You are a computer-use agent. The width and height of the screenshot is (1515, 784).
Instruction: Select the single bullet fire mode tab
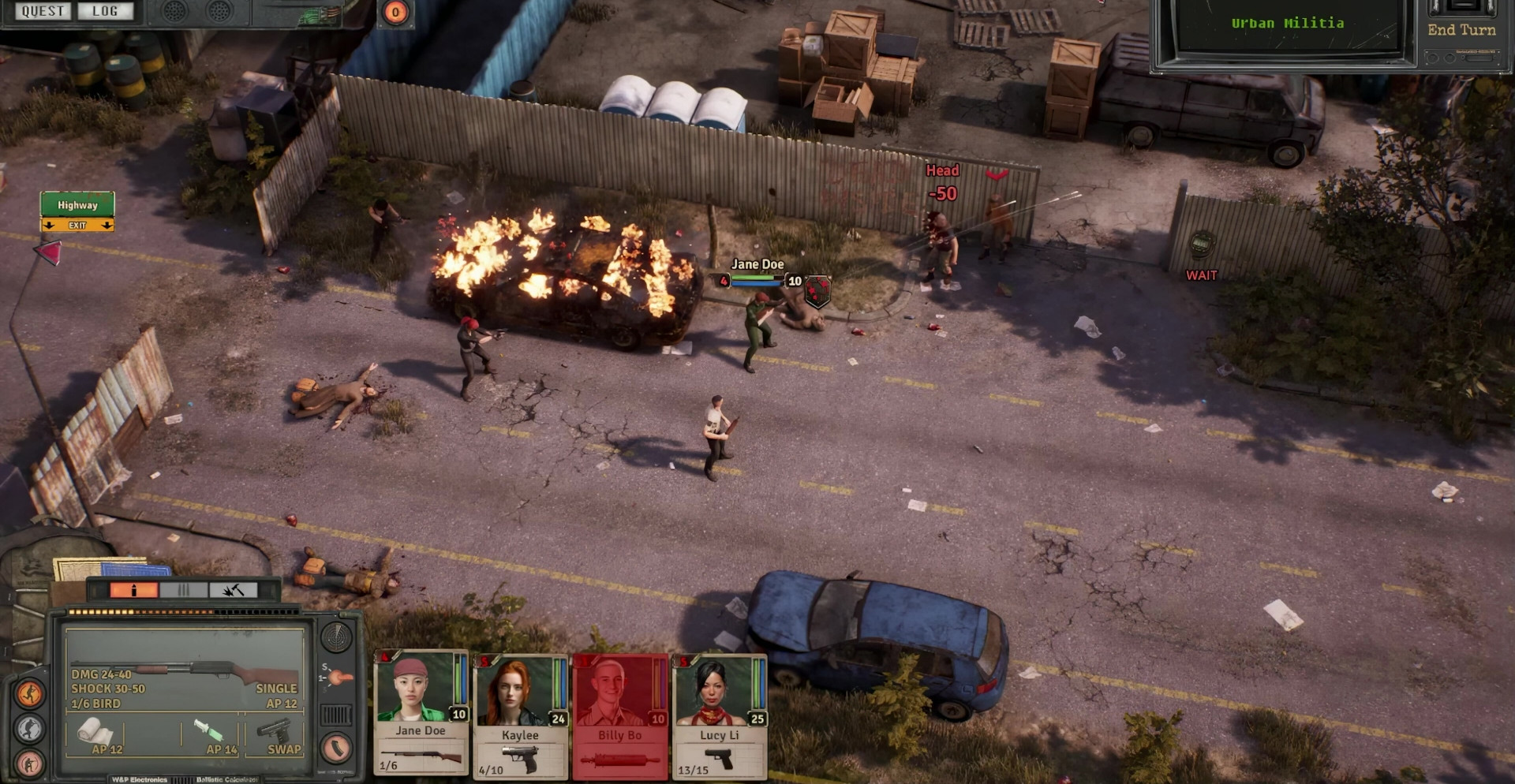(x=134, y=590)
